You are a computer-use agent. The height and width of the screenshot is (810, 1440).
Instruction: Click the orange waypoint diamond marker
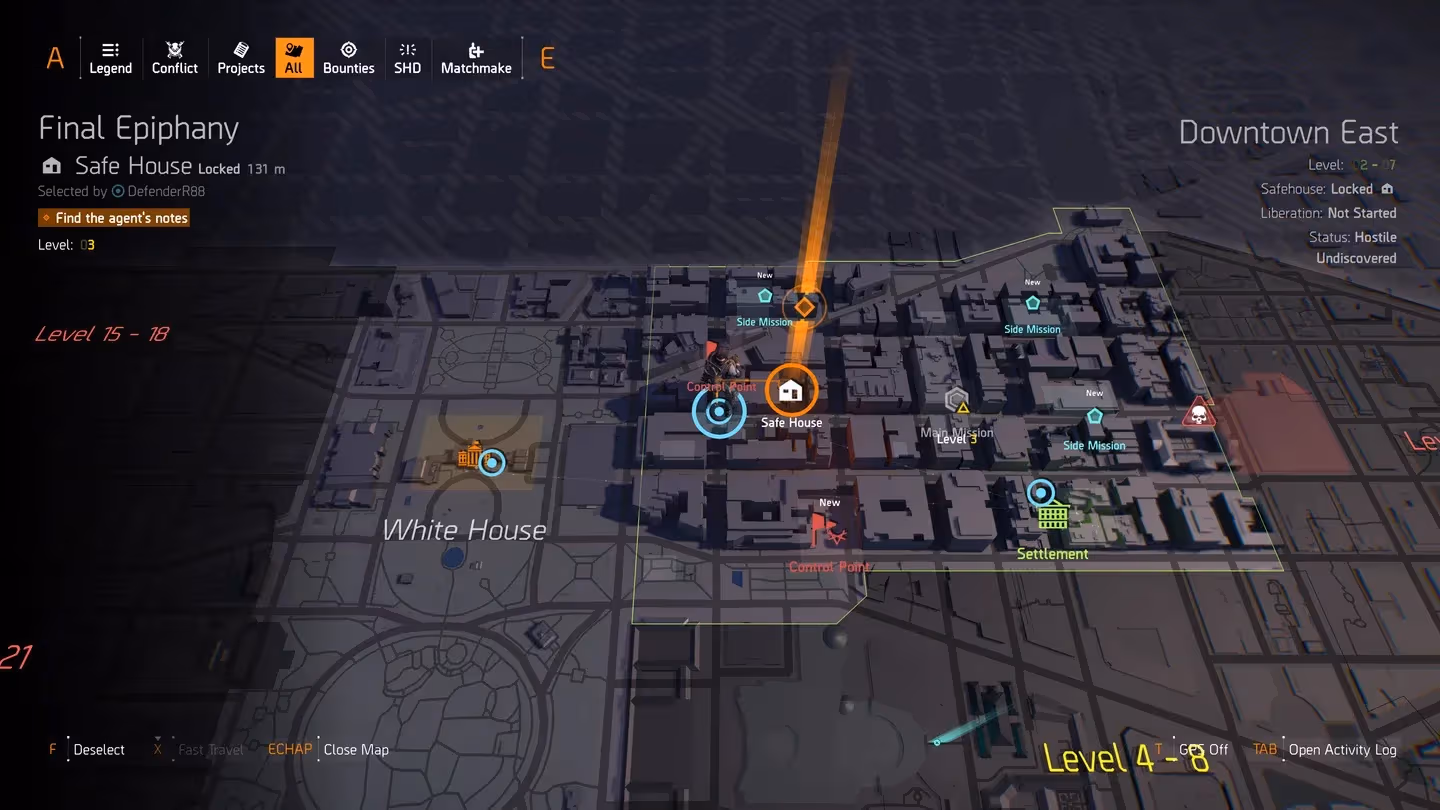tap(804, 306)
